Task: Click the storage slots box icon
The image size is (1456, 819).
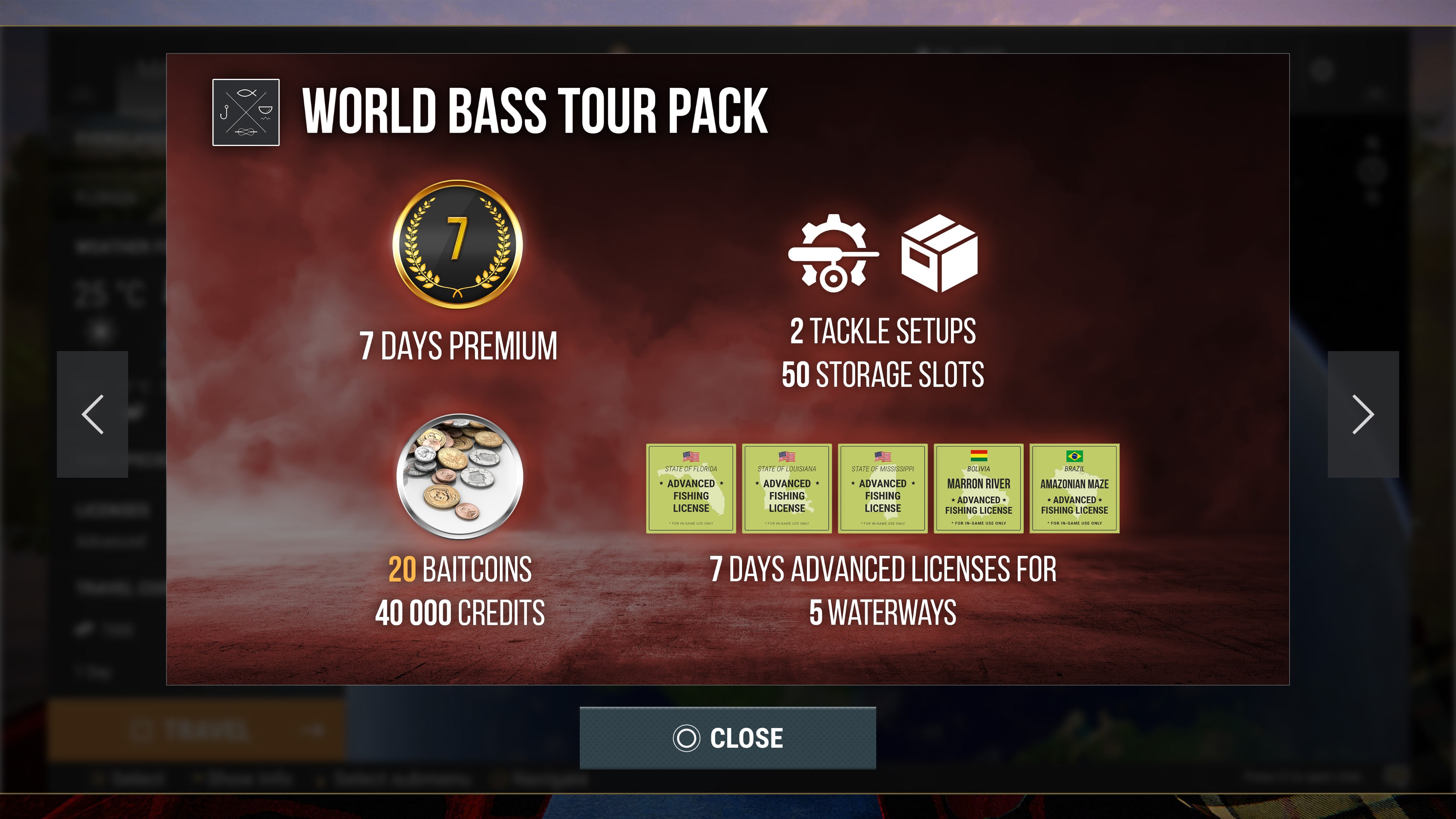Action: tap(939, 253)
